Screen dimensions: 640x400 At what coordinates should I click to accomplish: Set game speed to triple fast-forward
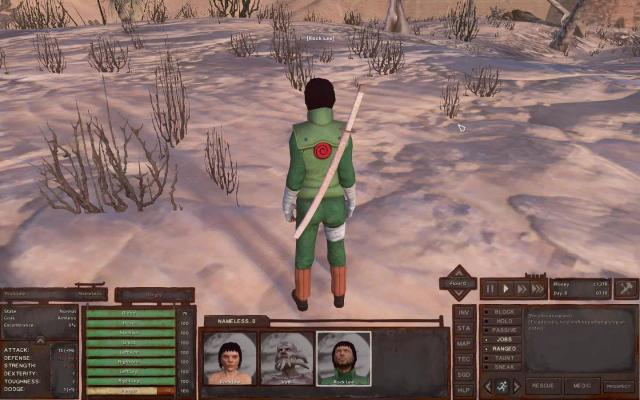point(538,288)
